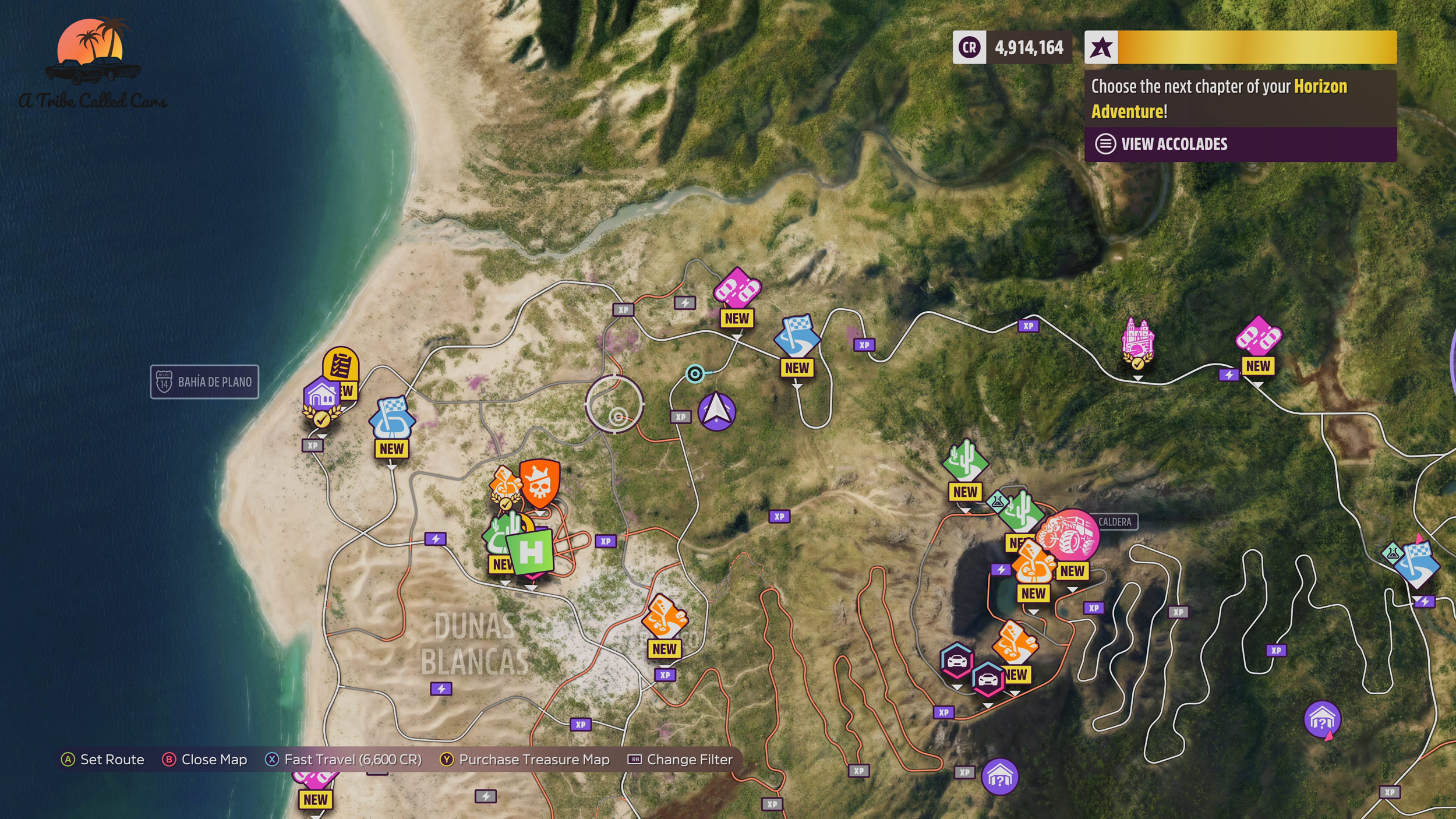Select the pink monster truck showcase marker

(x=1070, y=535)
